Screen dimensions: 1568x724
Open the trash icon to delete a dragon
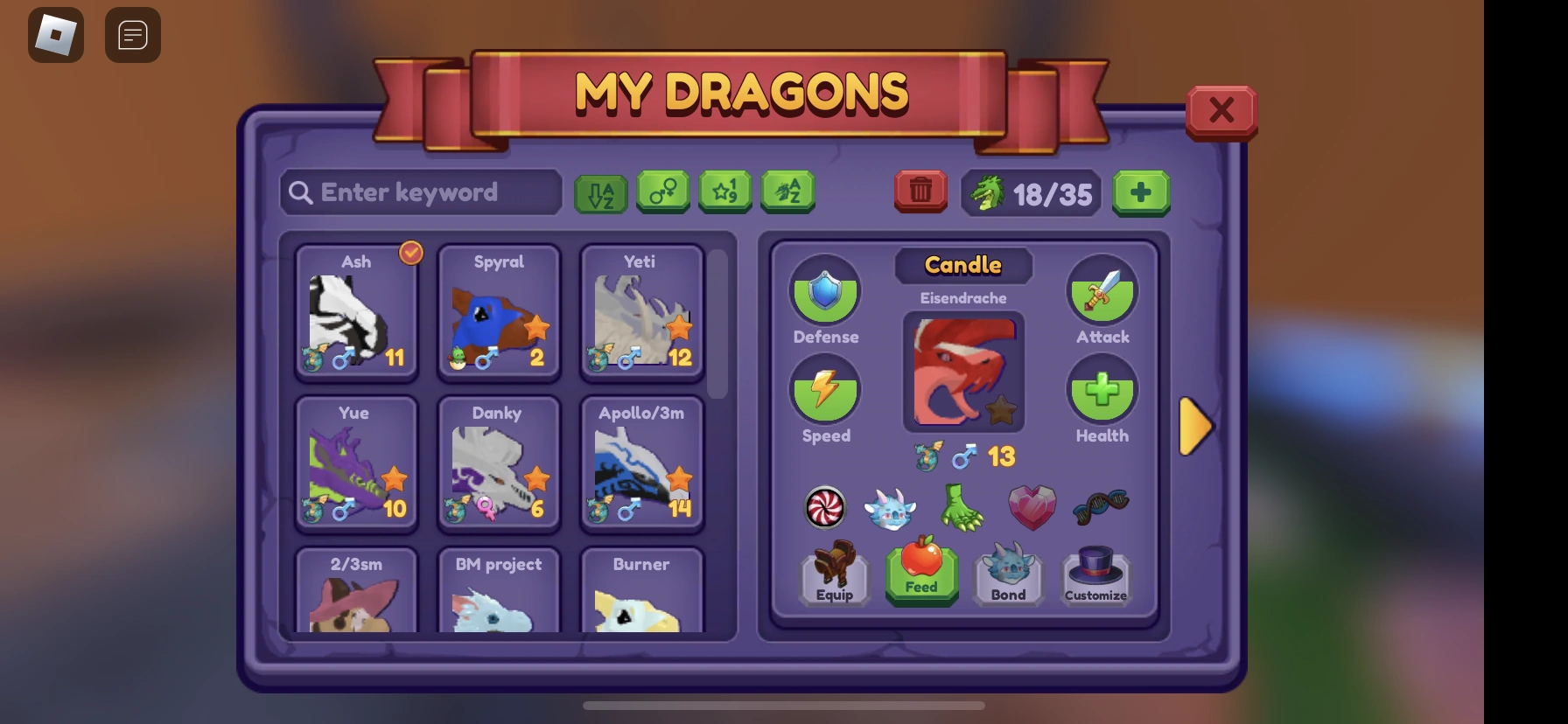click(920, 191)
